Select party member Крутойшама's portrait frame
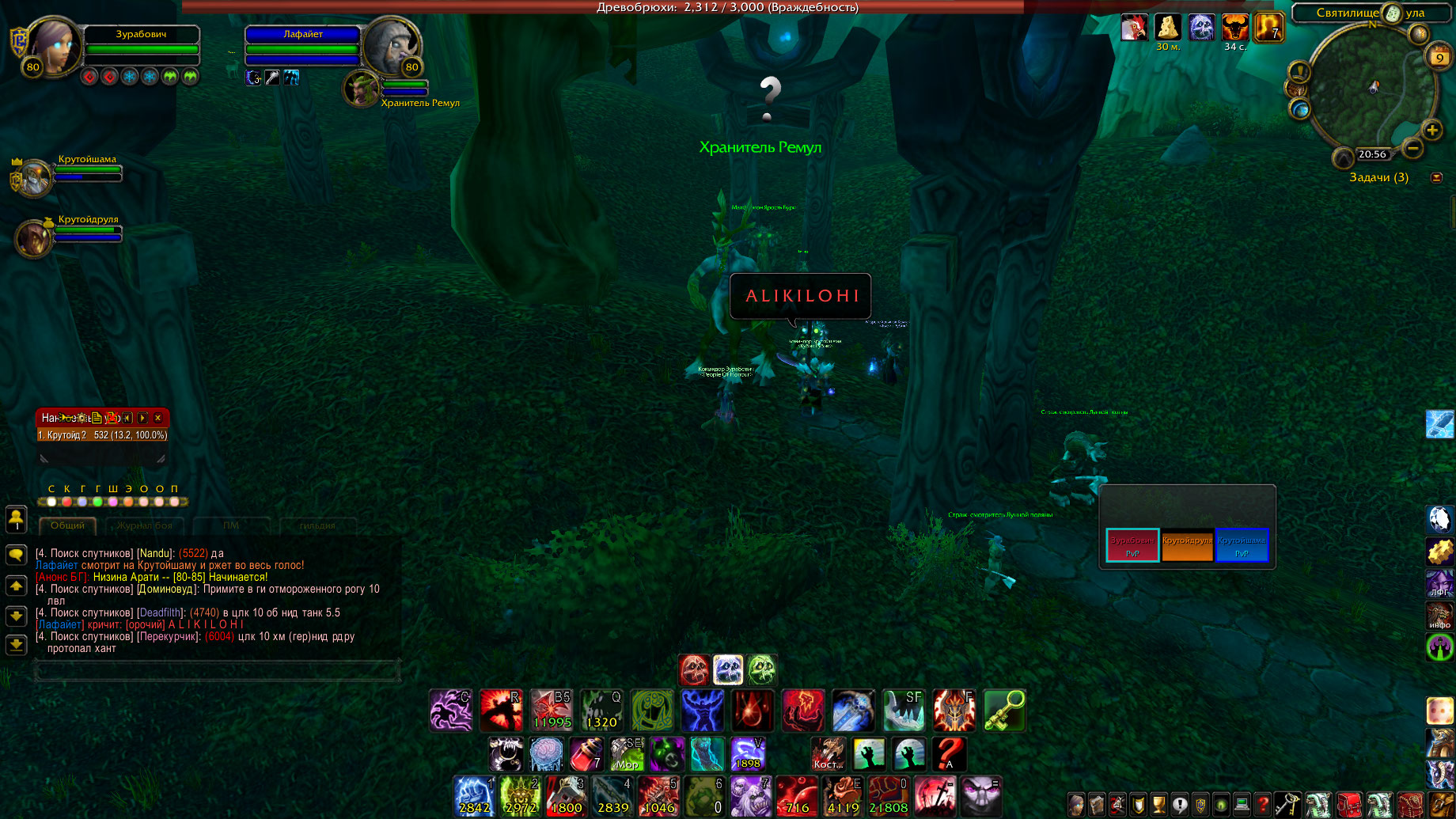 34,177
